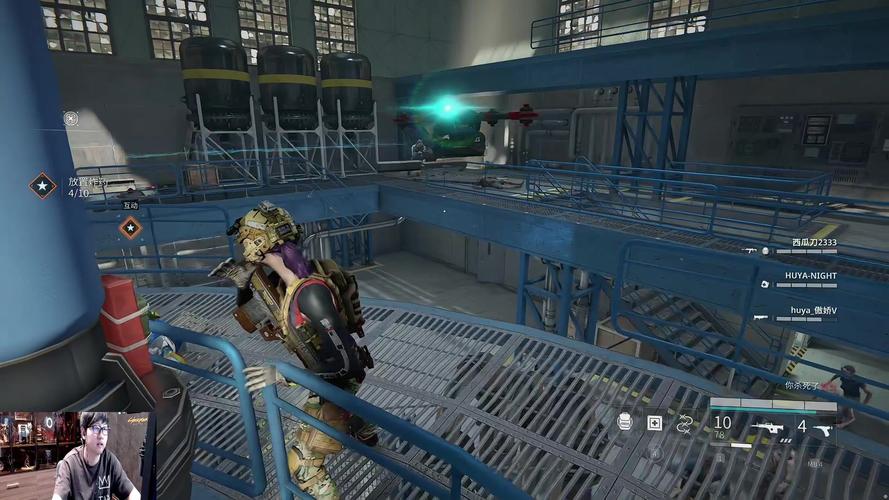Use the medkit icon with cross
Image resolution: width=889 pixels, height=500 pixels.
[655, 423]
